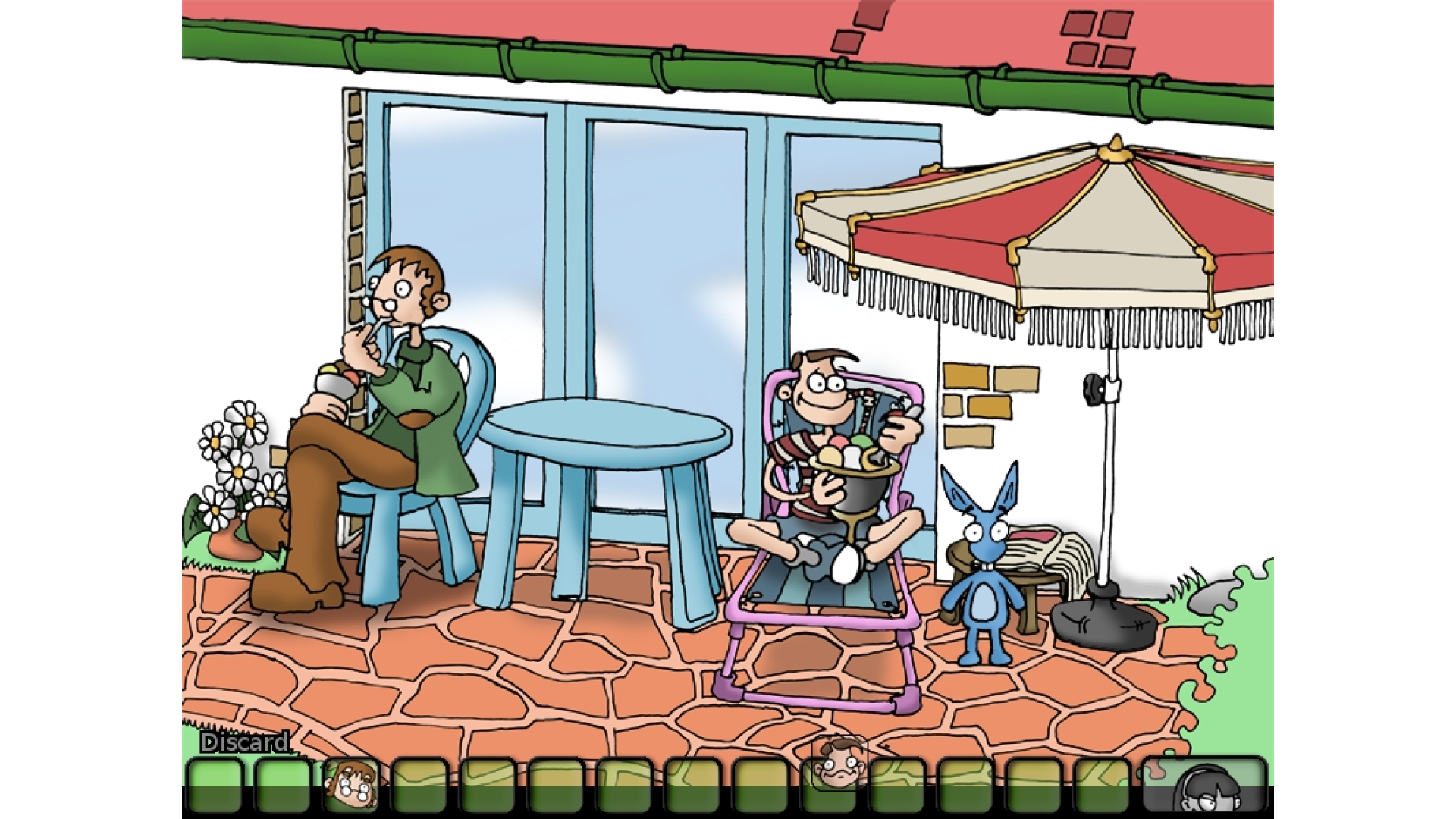Click the black-haired girl portrait slot
Screen dimensions: 1456x819
1206,785
